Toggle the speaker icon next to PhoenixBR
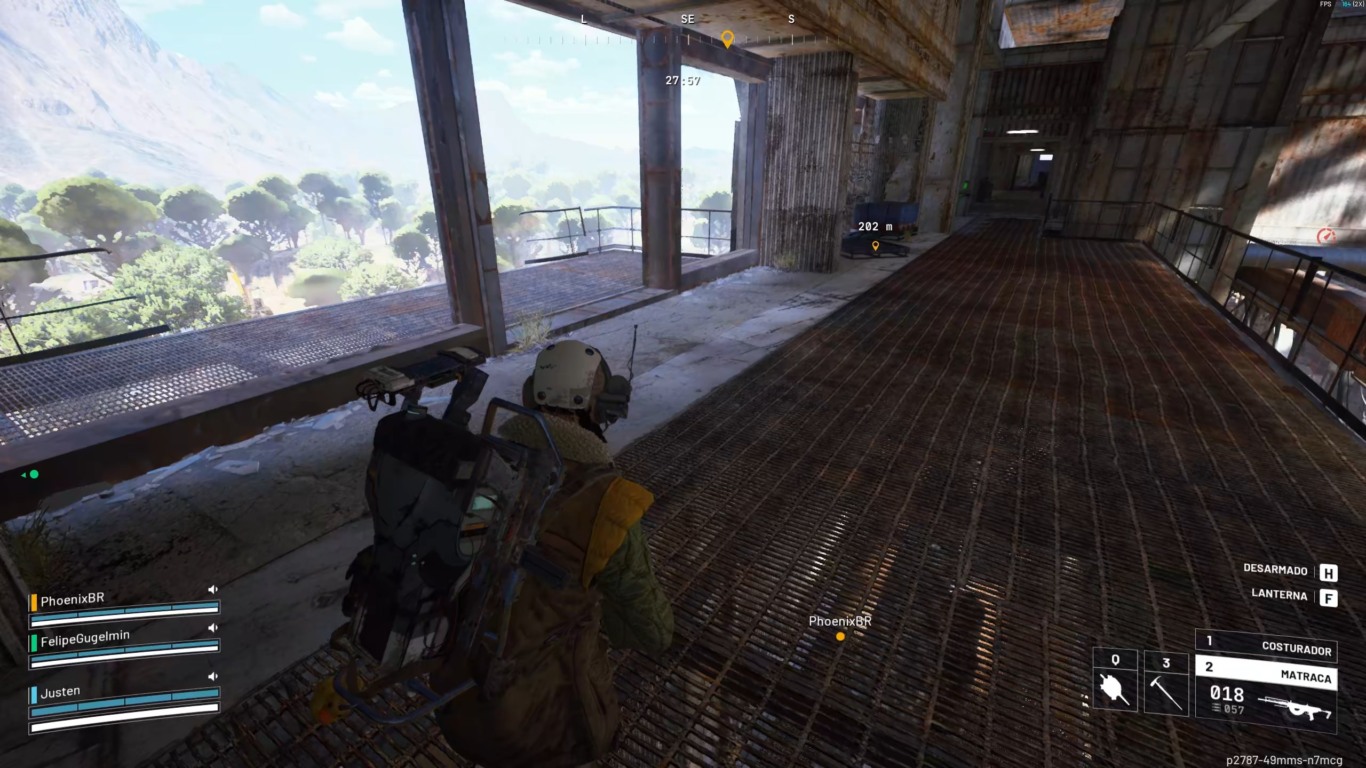The image size is (1366, 768). [x=212, y=590]
